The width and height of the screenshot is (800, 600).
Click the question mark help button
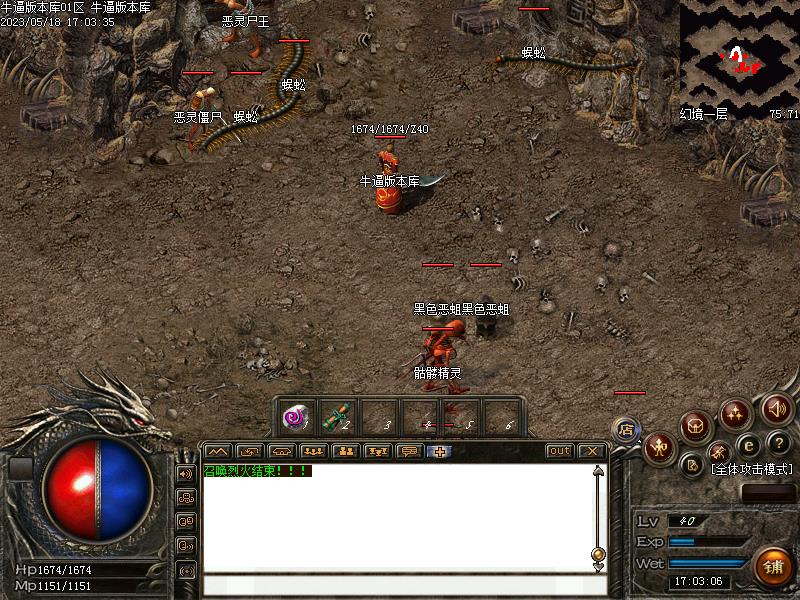(778, 442)
